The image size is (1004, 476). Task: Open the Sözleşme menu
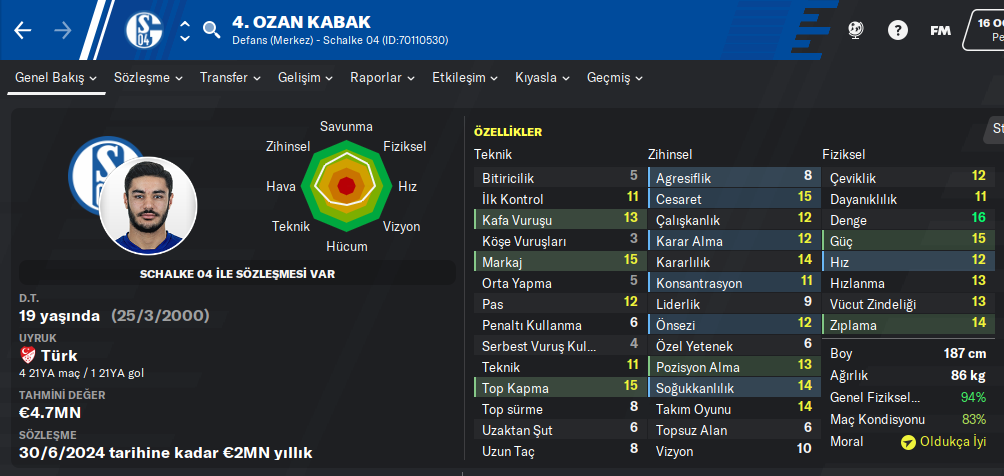(x=149, y=78)
